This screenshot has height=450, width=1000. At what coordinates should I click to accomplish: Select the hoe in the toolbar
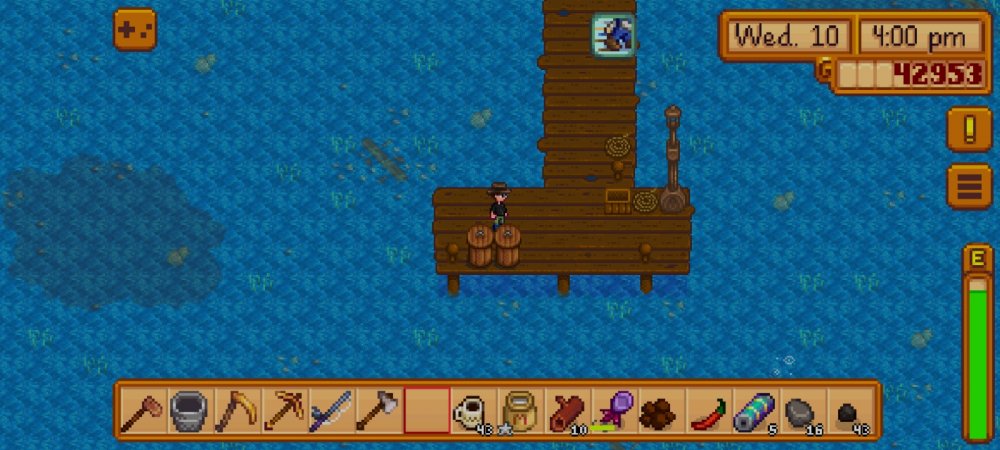pyautogui.click(x=143, y=410)
